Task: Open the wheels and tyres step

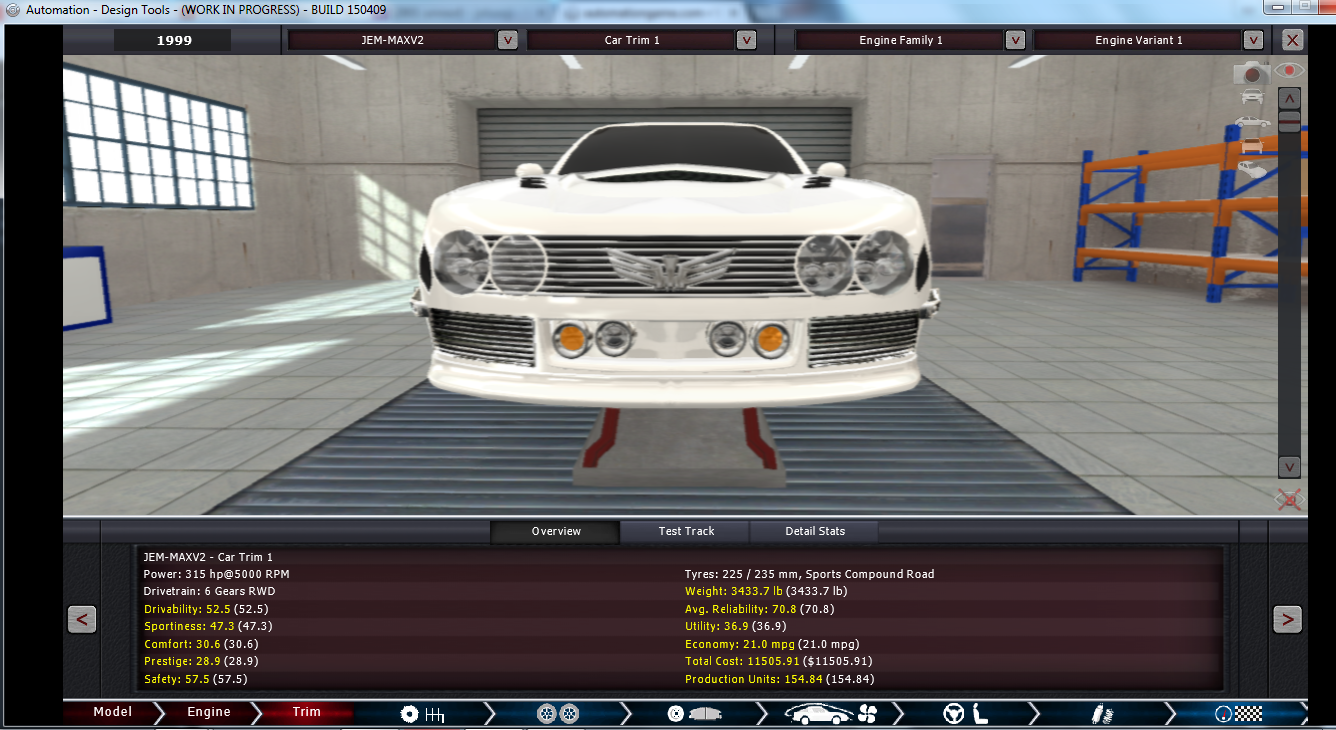Action: pyautogui.click(x=557, y=714)
